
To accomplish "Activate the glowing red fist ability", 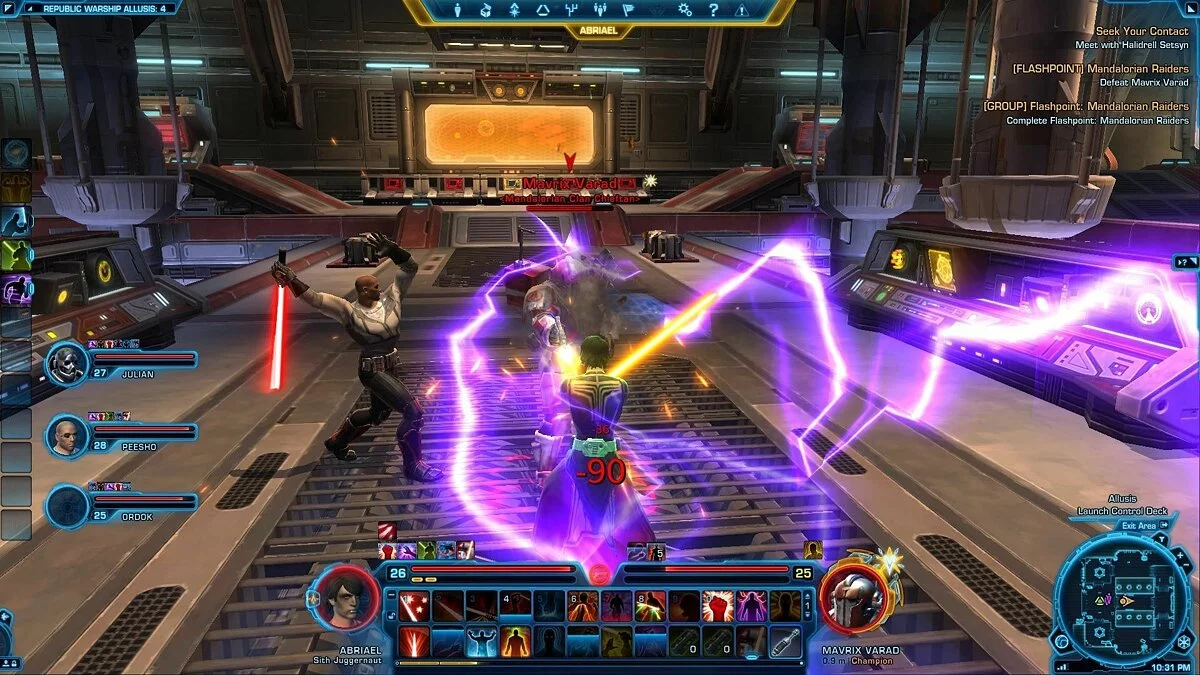I will [717, 606].
